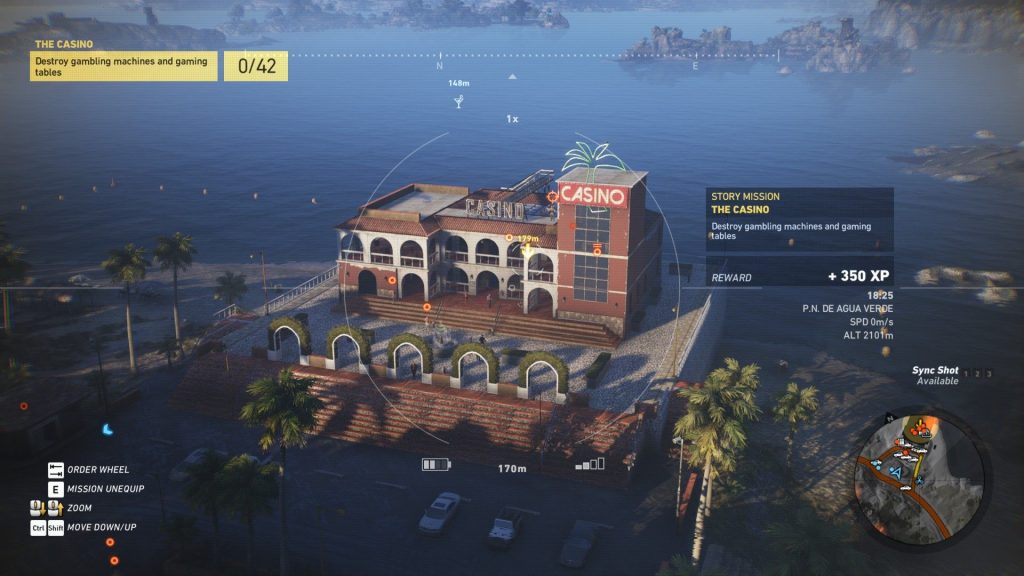1024x576 pixels.
Task: Select the cocktail glass waypoint marker
Action: click(x=459, y=101)
